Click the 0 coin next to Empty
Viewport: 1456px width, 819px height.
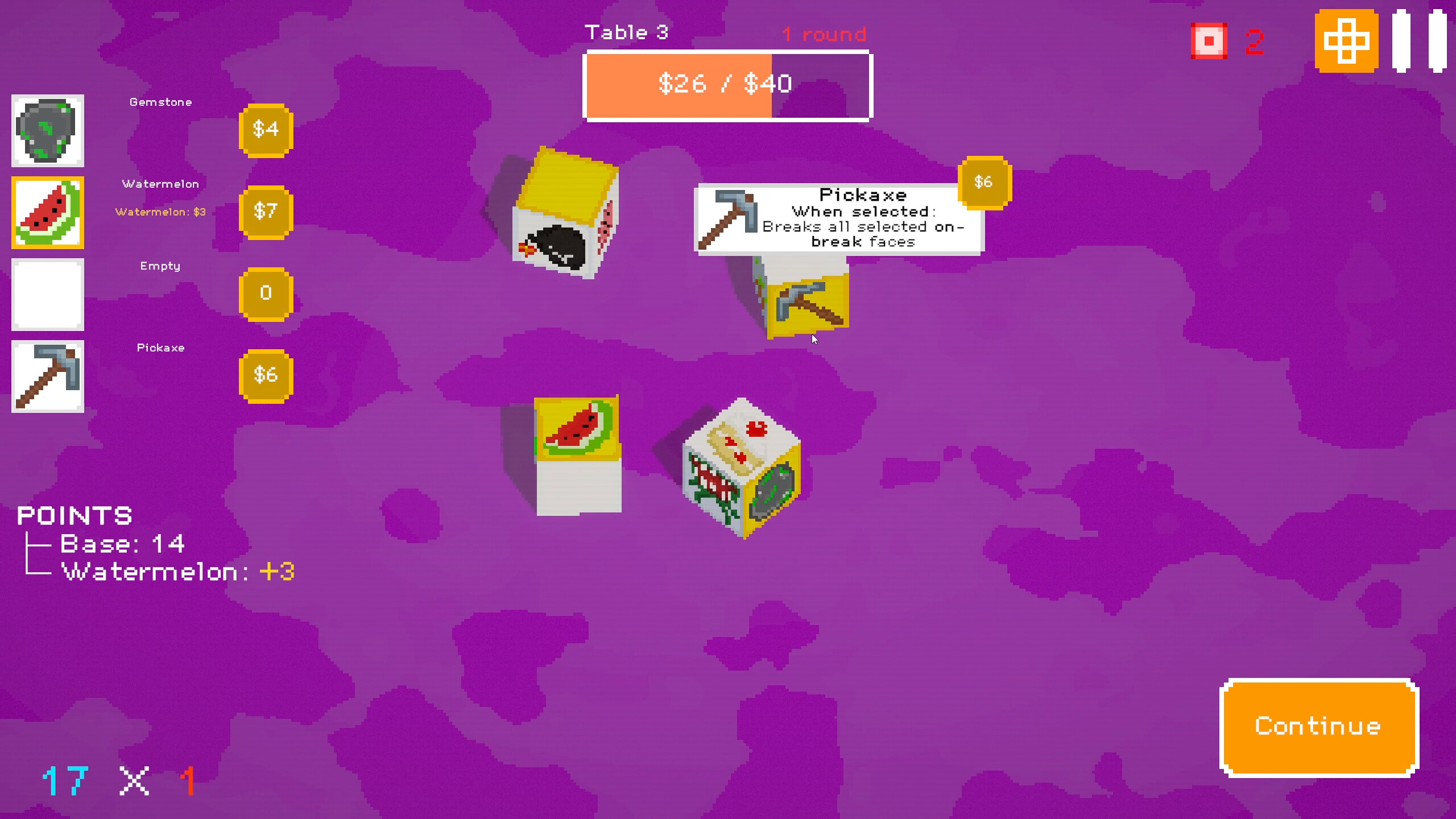pos(266,293)
